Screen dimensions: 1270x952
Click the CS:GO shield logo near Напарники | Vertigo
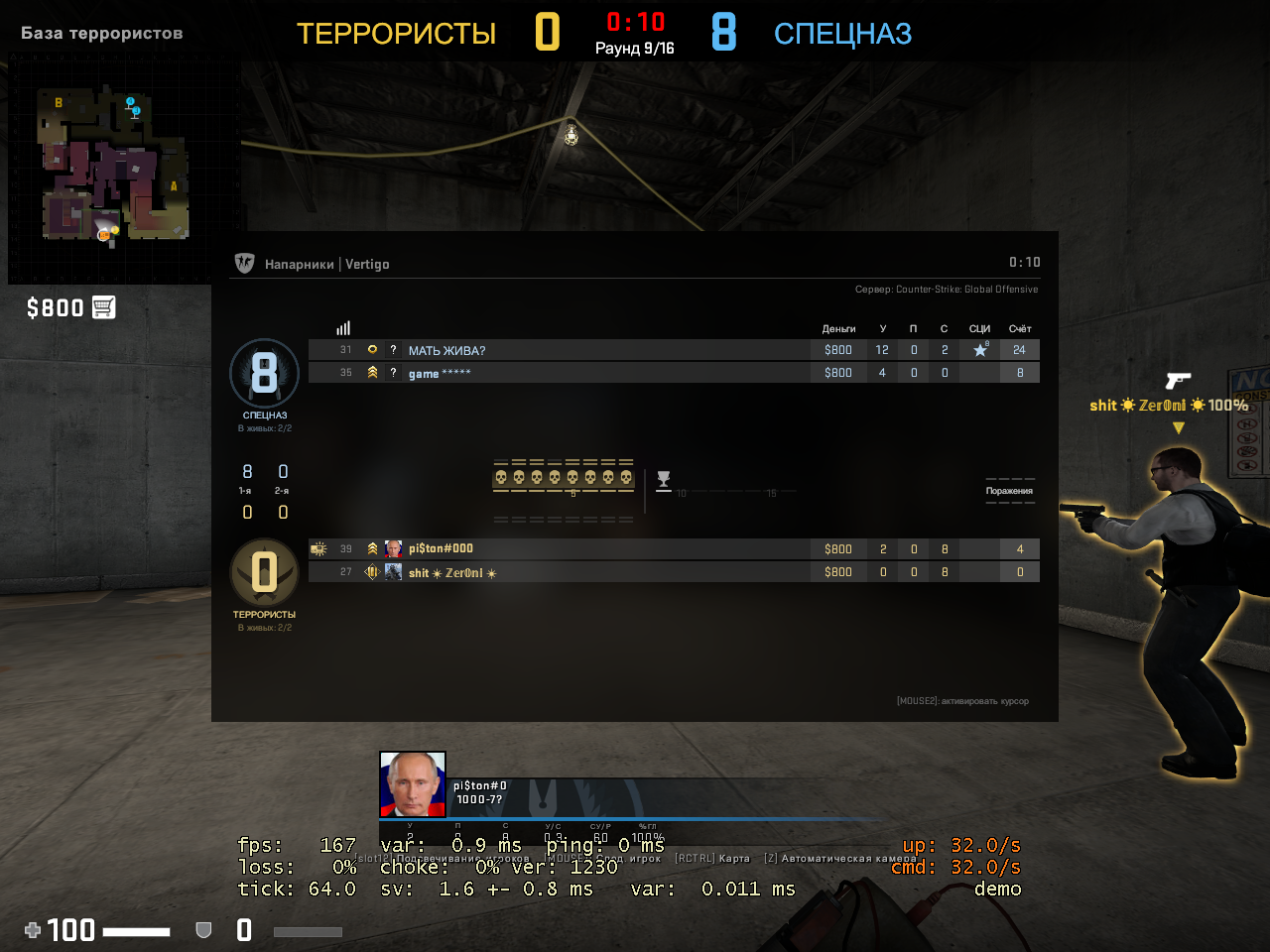pyautogui.click(x=243, y=263)
